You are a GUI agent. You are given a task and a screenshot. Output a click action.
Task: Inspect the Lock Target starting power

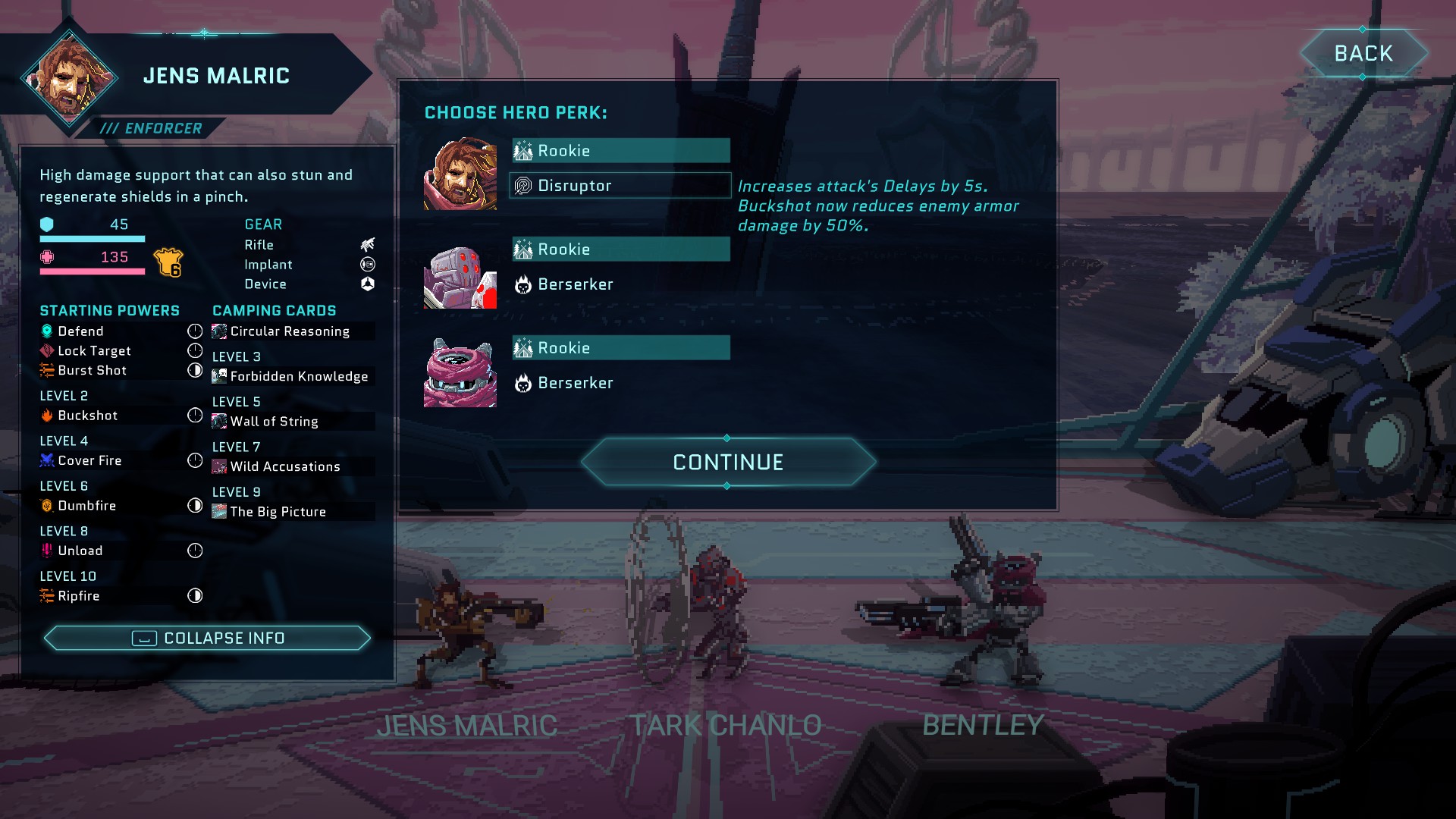point(94,351)
